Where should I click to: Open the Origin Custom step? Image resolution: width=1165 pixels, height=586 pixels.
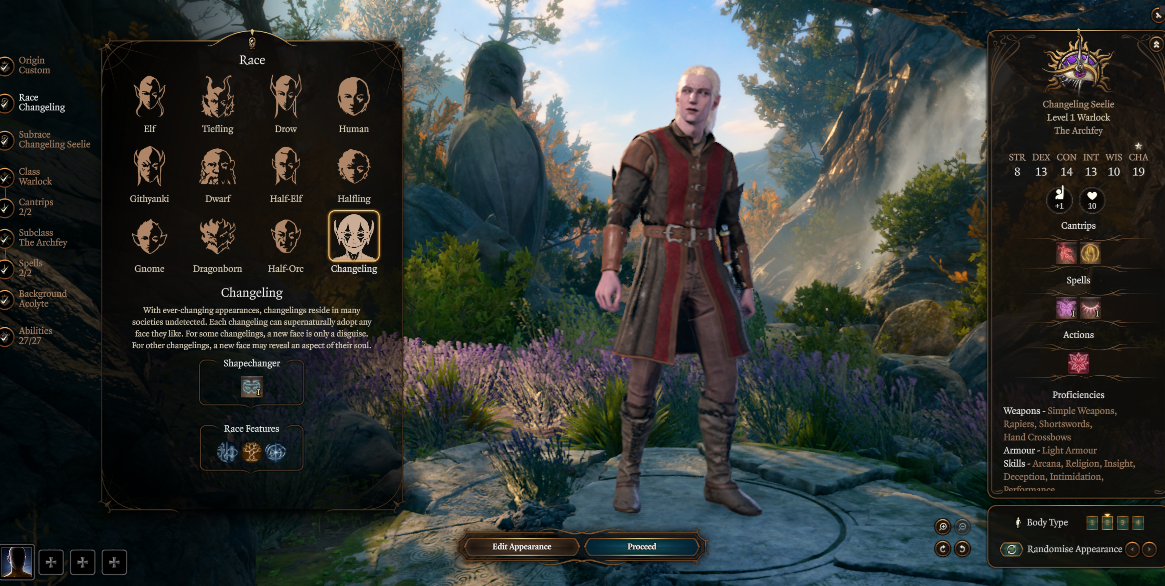click(32, 66)
